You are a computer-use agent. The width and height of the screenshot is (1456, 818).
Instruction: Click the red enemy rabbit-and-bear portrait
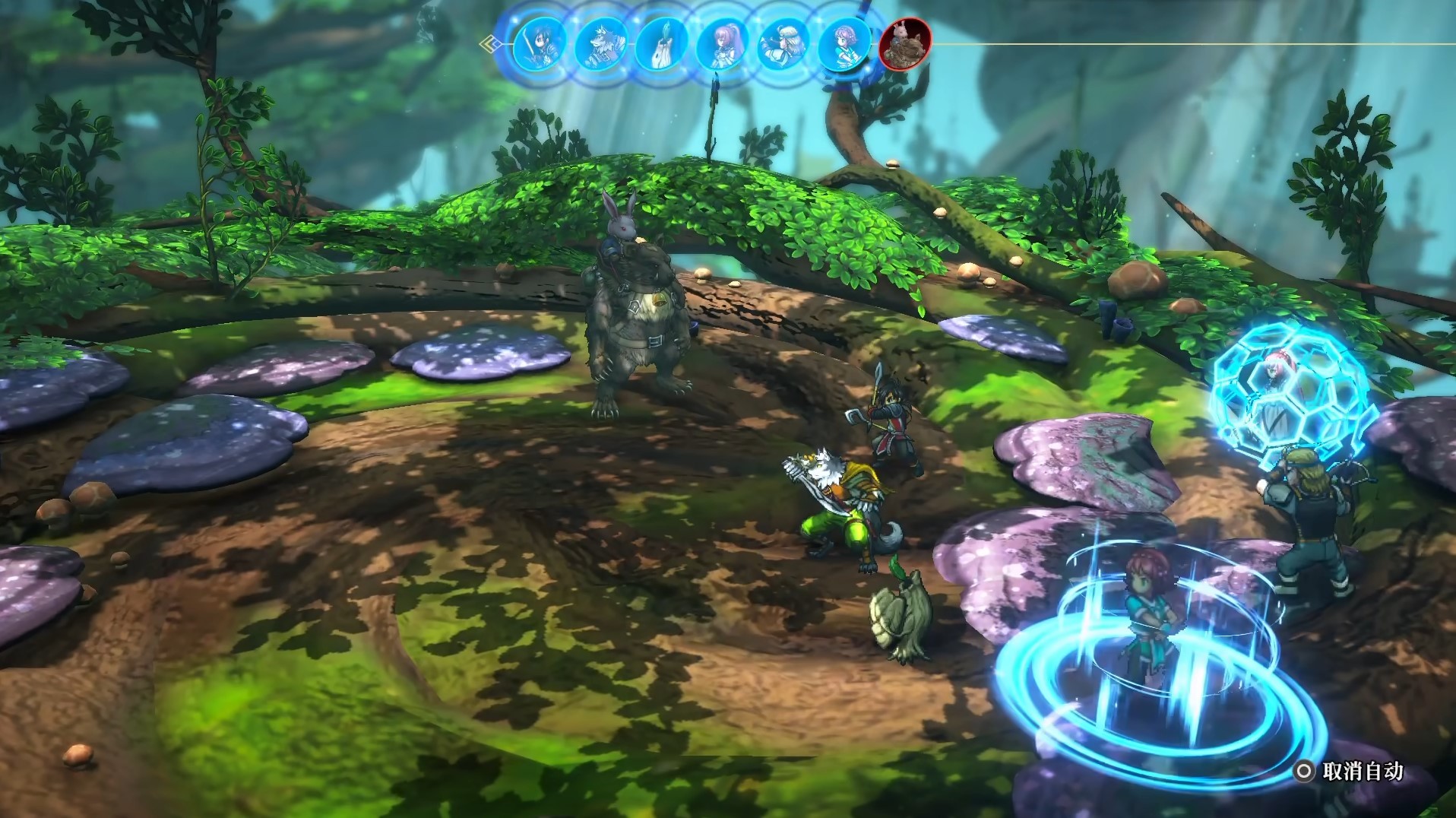click(x=904, y=43)
